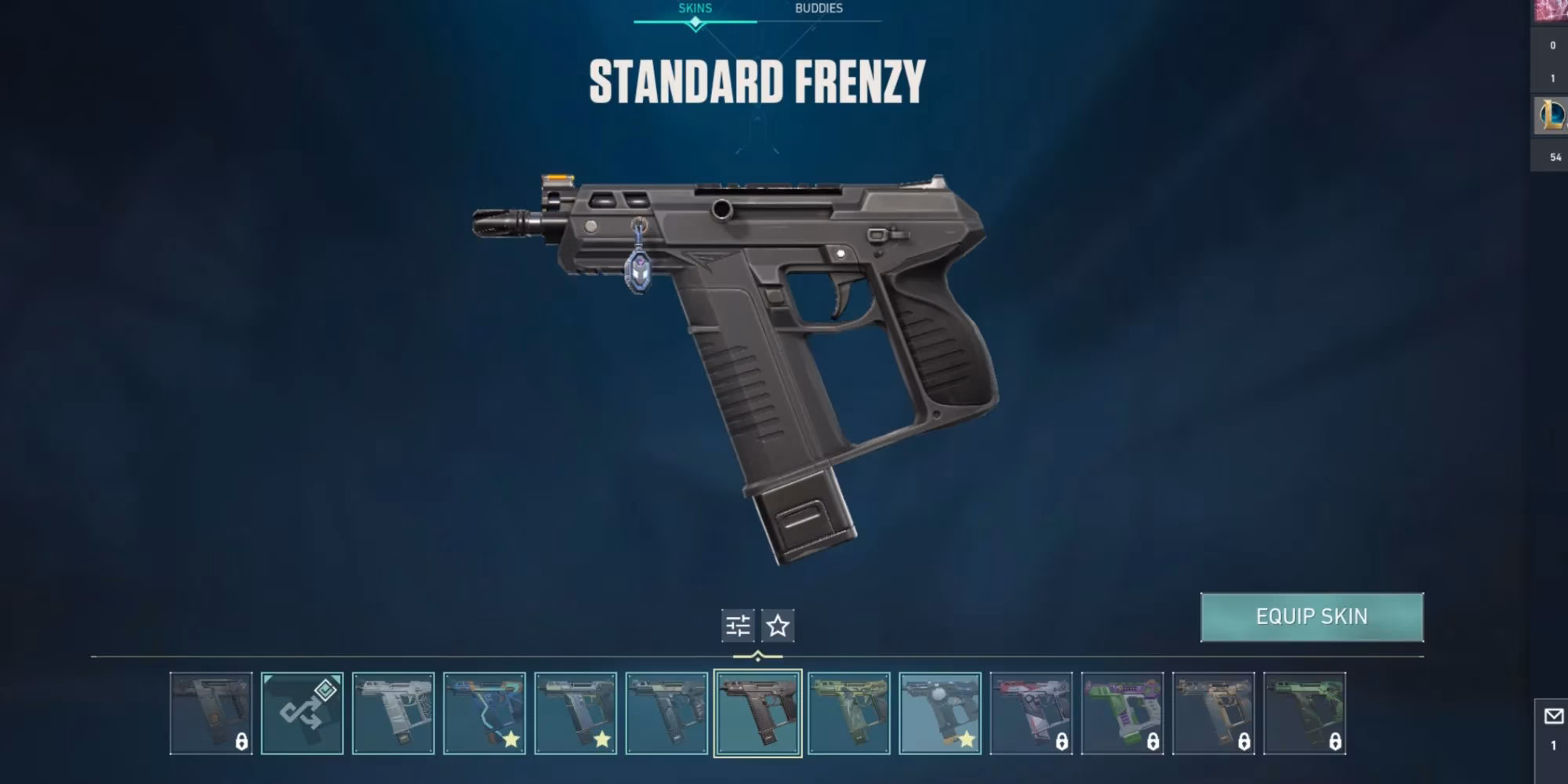Click the STANDARD FRENZY title text
The width and height of the screenshot is (1568, 784).
[757, 78]
